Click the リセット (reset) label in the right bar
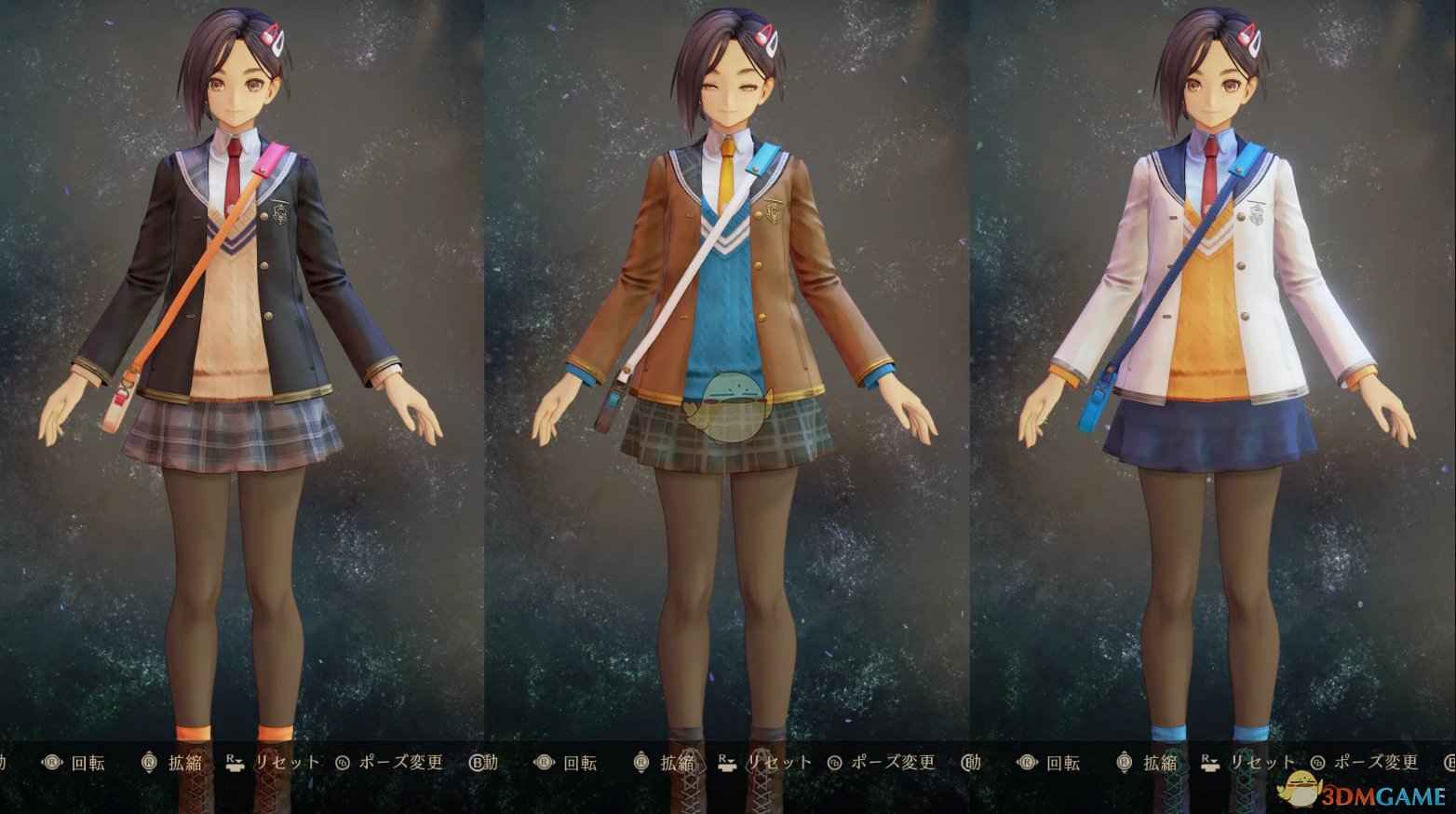1456x814 pixels. (x=1263, y=762)
